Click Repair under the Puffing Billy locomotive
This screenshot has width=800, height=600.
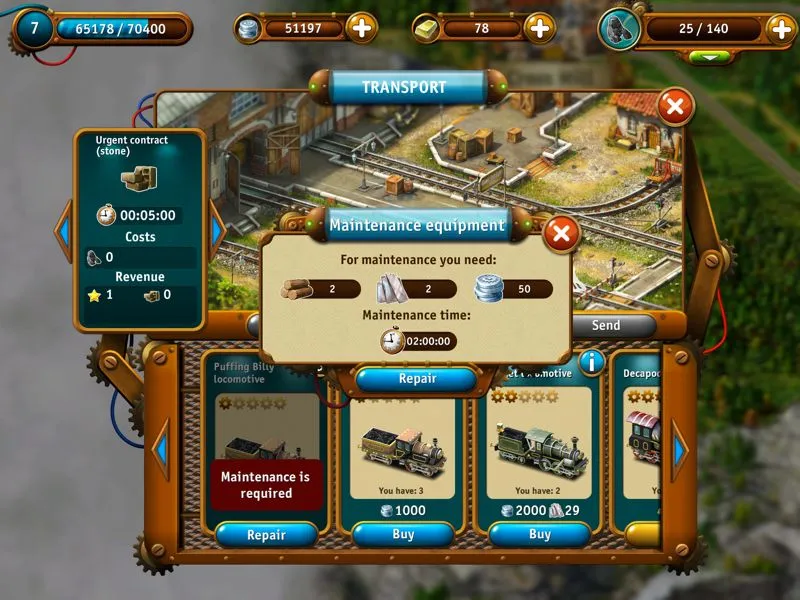266,535
